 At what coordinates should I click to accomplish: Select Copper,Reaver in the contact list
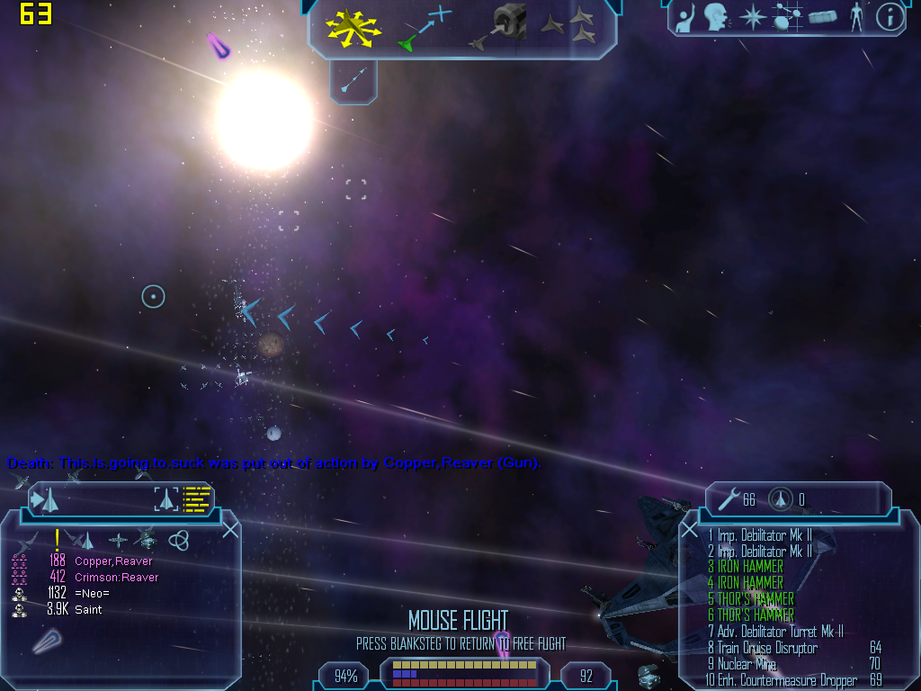[113, 561]
